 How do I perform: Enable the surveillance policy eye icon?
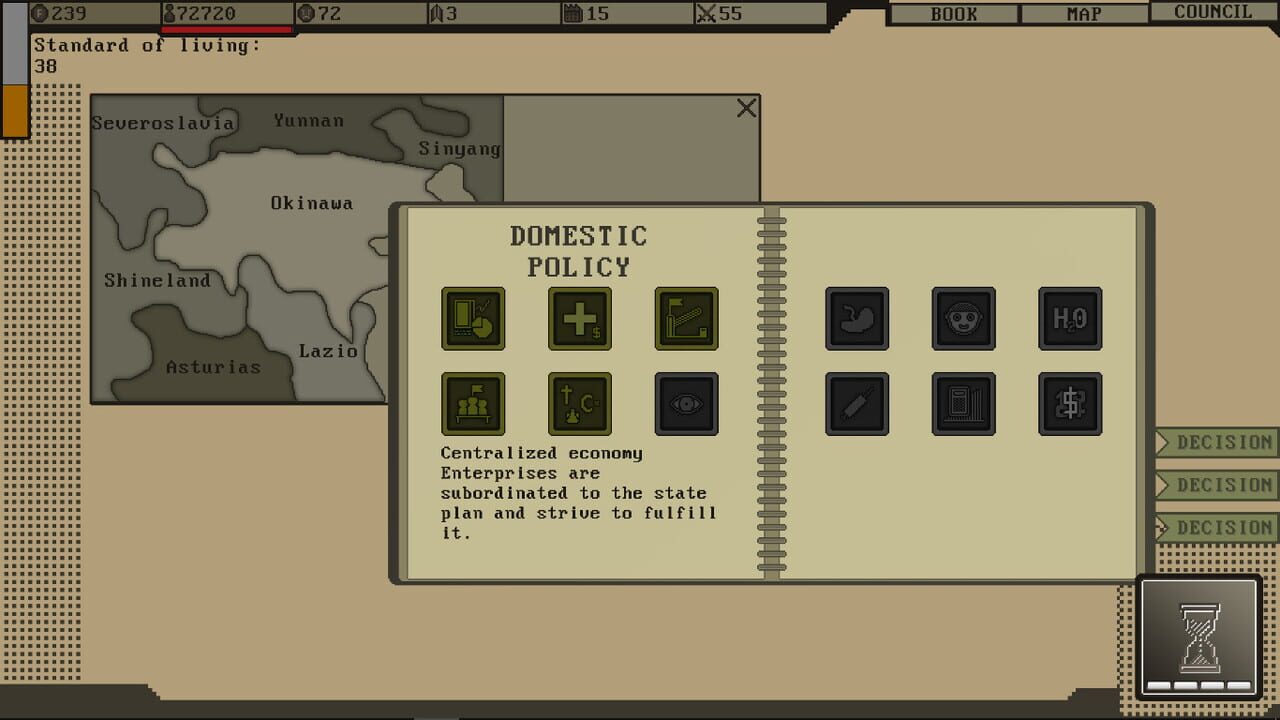[x=685, y=403]
